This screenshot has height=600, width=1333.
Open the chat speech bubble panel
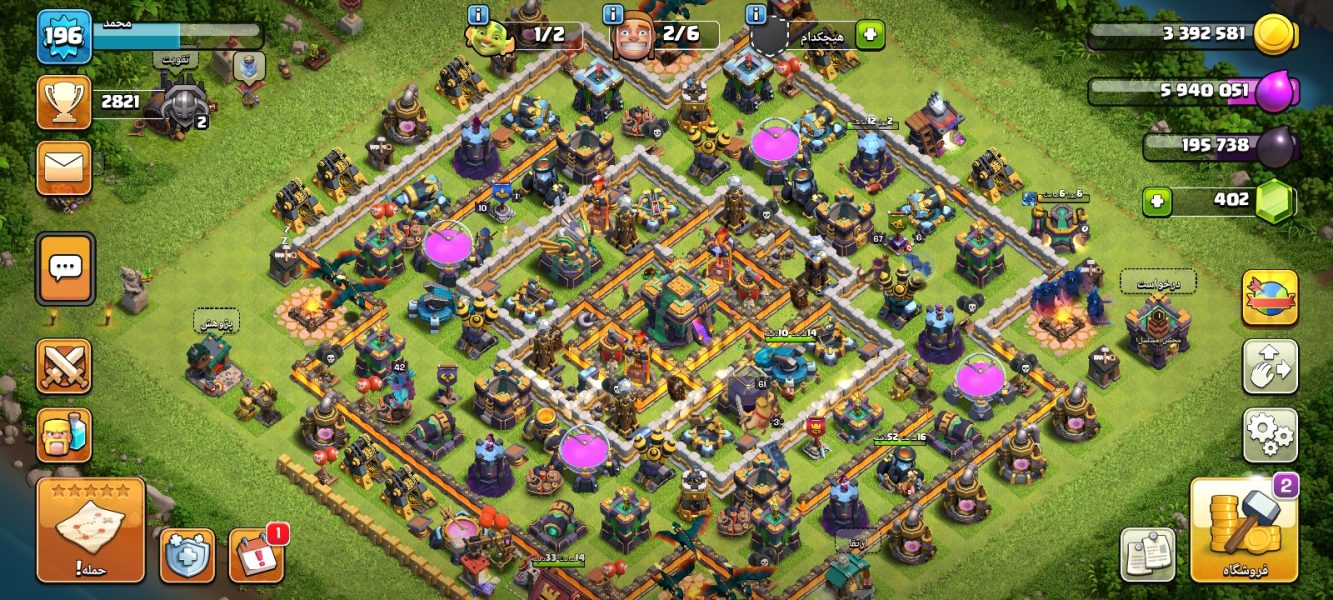point(66,268)
